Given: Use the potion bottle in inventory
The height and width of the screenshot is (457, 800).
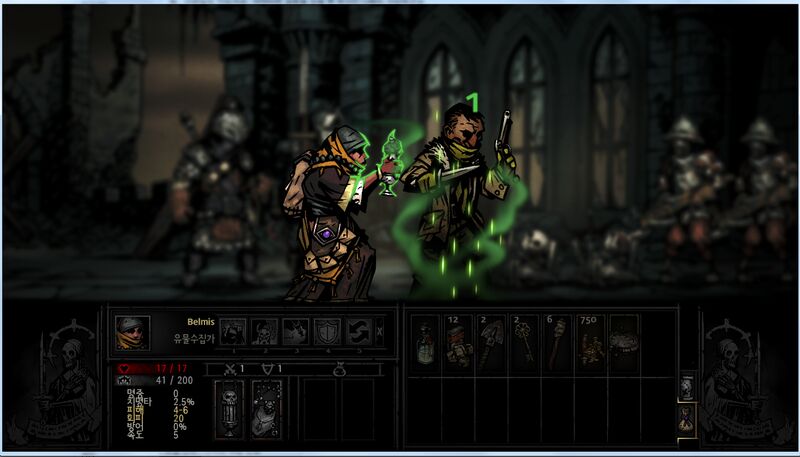Looking at the screenshot, I should point(426,342).
